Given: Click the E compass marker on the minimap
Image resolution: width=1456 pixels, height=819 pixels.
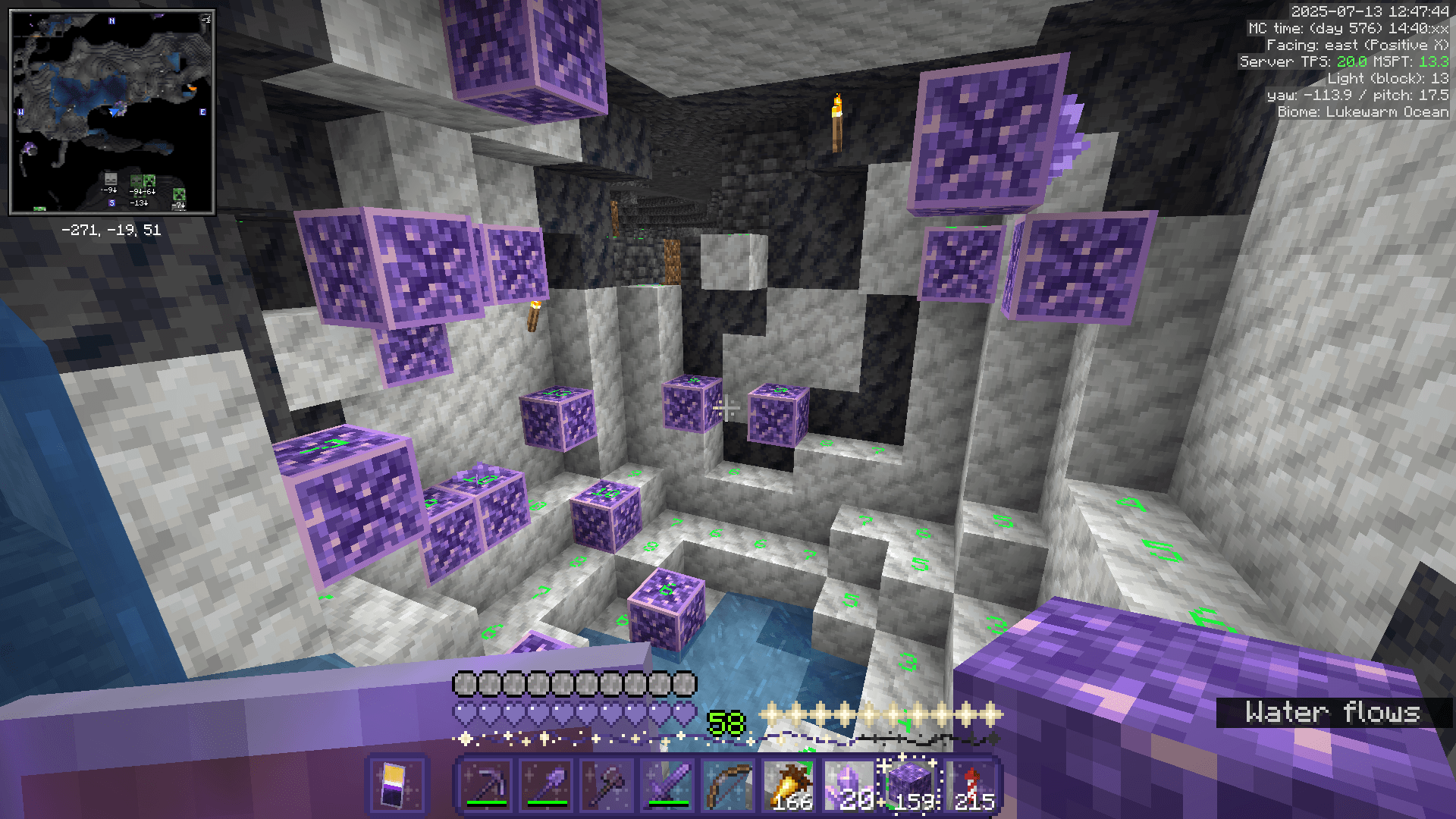Looking at the screenshot, I should [x=202, y=113].
